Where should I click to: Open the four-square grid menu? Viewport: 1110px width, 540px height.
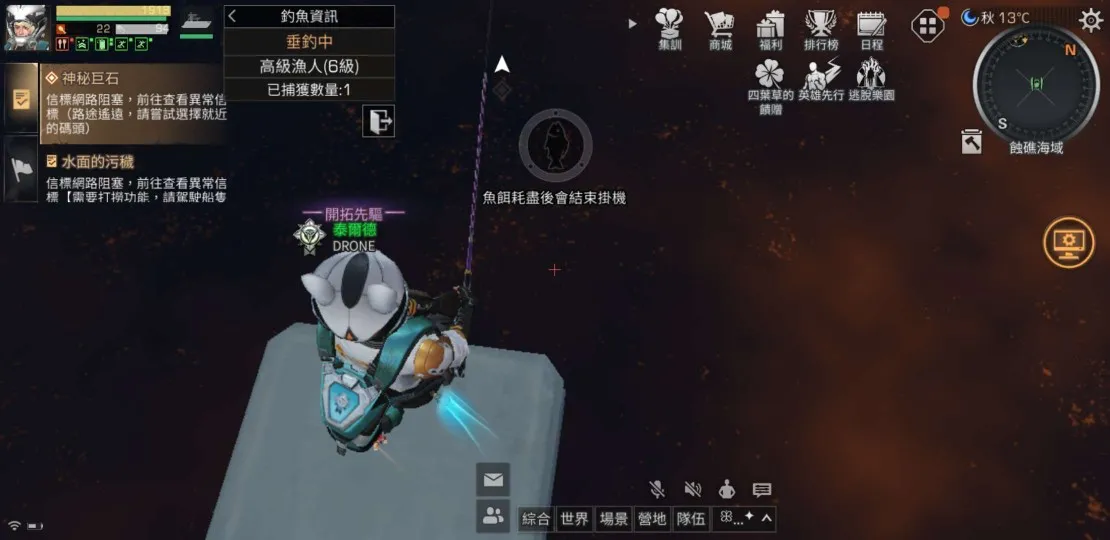click(928, 25)
